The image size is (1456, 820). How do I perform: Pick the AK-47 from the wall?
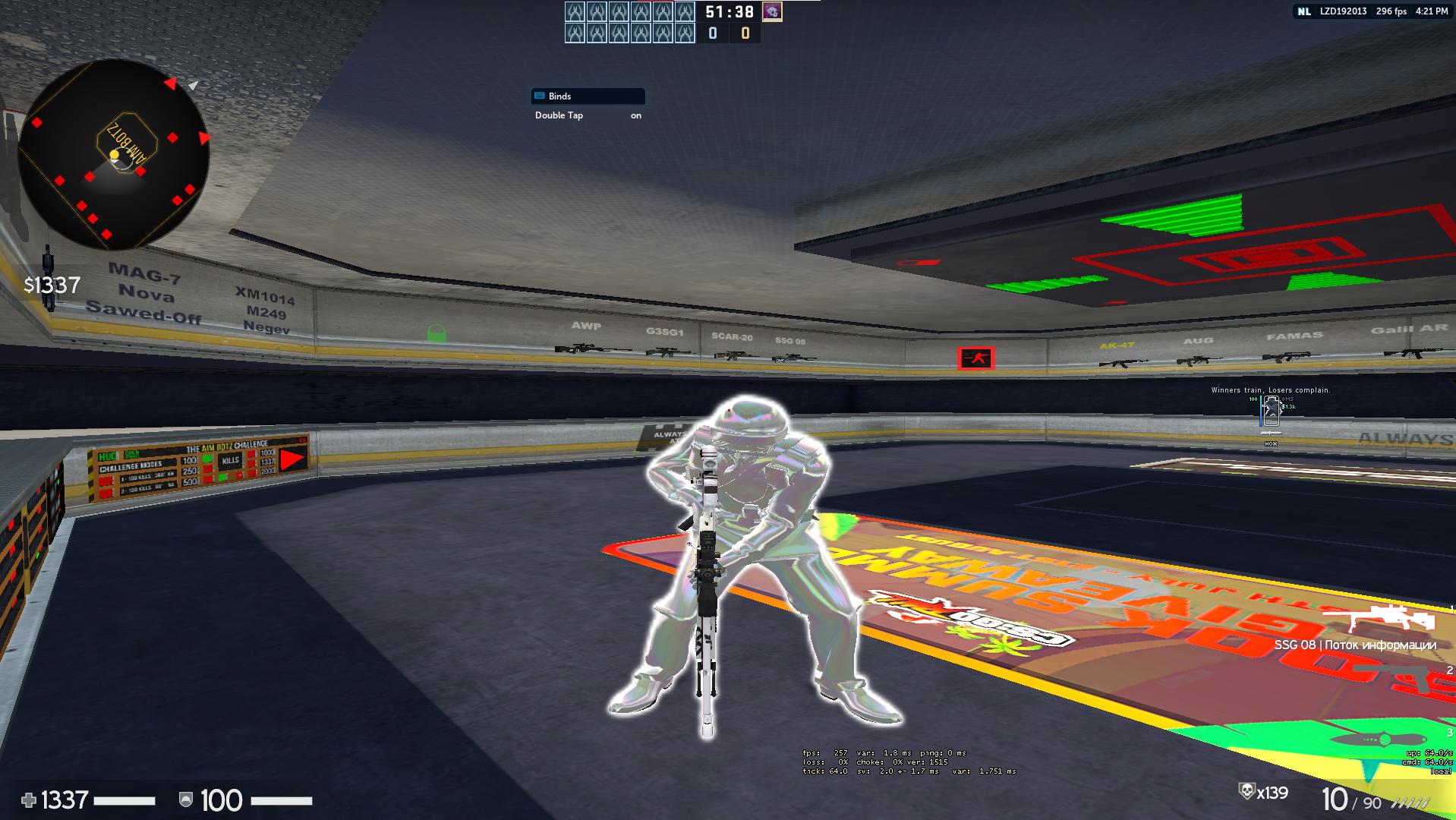(1122, 364)
